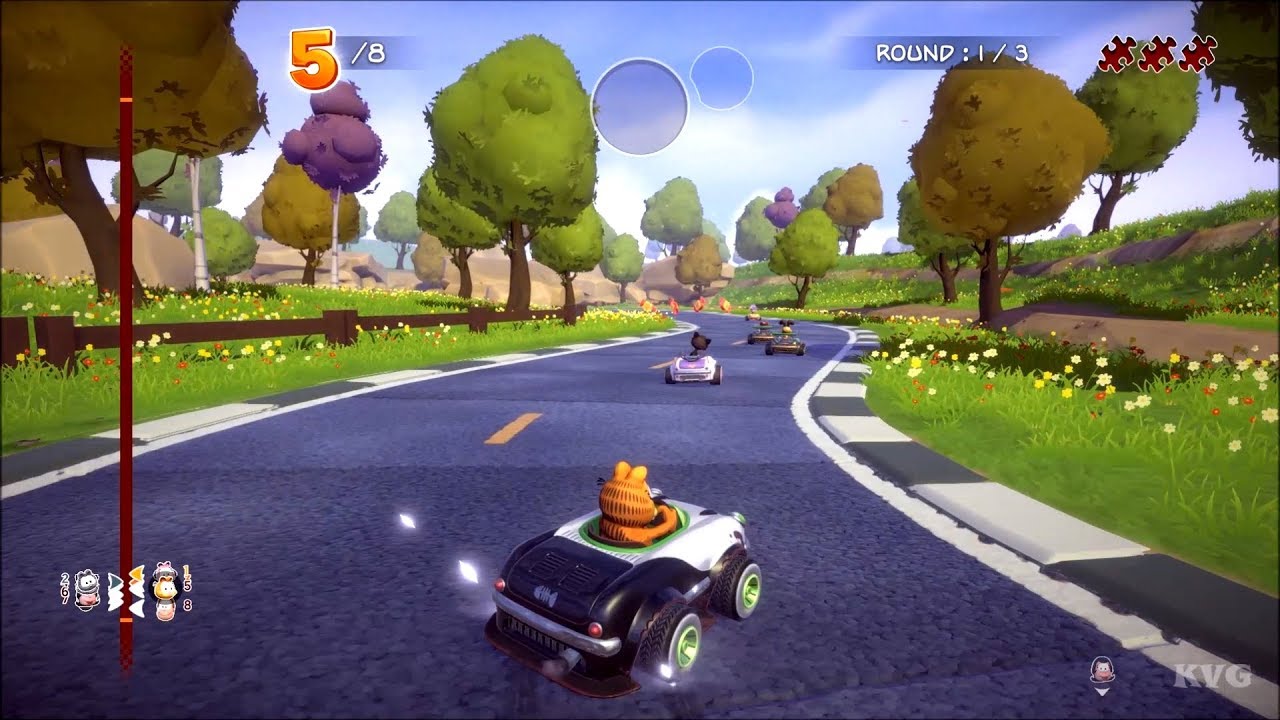
Task: Expand the arrow under the Garfield head marker
Action: pyautogui.click(x=1100, y=692)
